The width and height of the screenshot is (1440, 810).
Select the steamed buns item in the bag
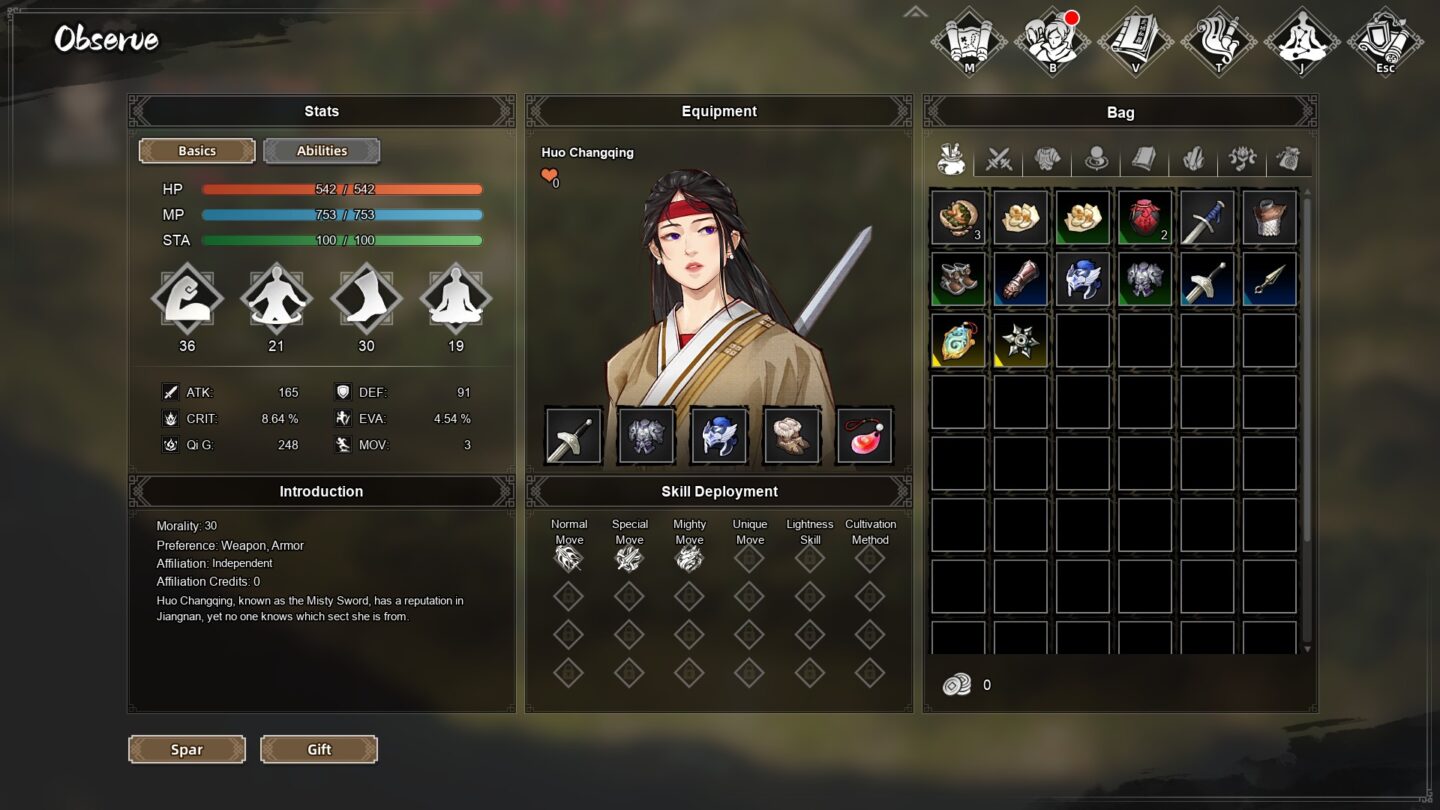pos(1019,217)
